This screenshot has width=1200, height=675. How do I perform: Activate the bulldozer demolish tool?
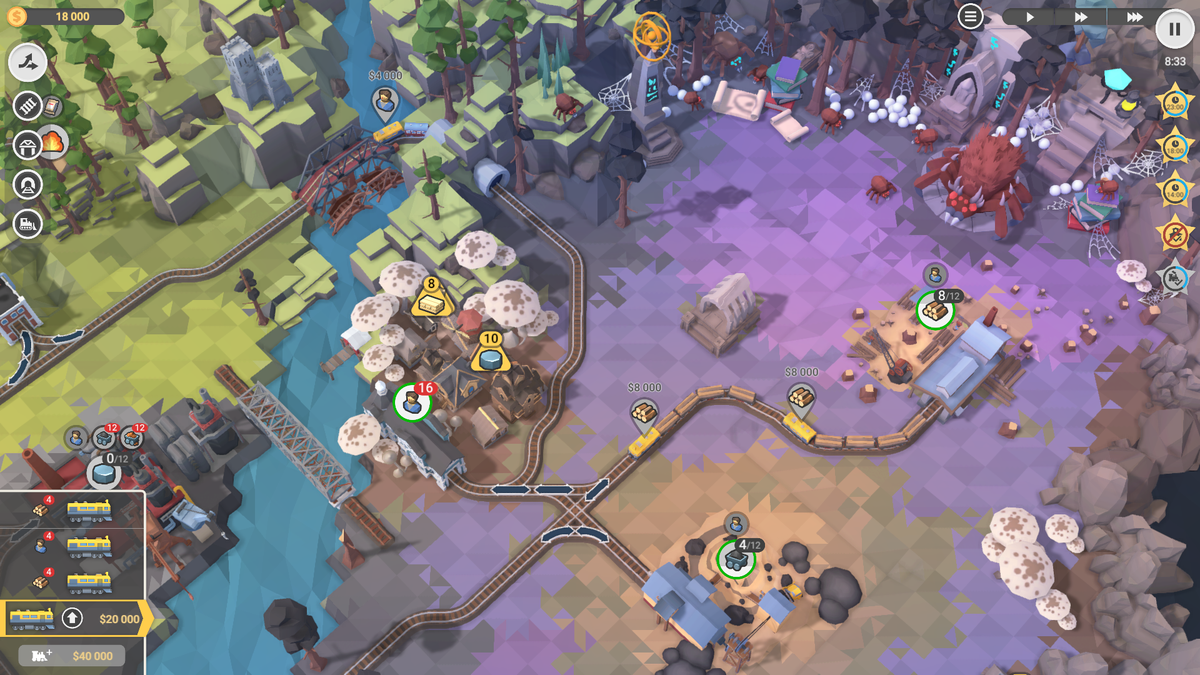pyautogui.click(x=27, y=224)
